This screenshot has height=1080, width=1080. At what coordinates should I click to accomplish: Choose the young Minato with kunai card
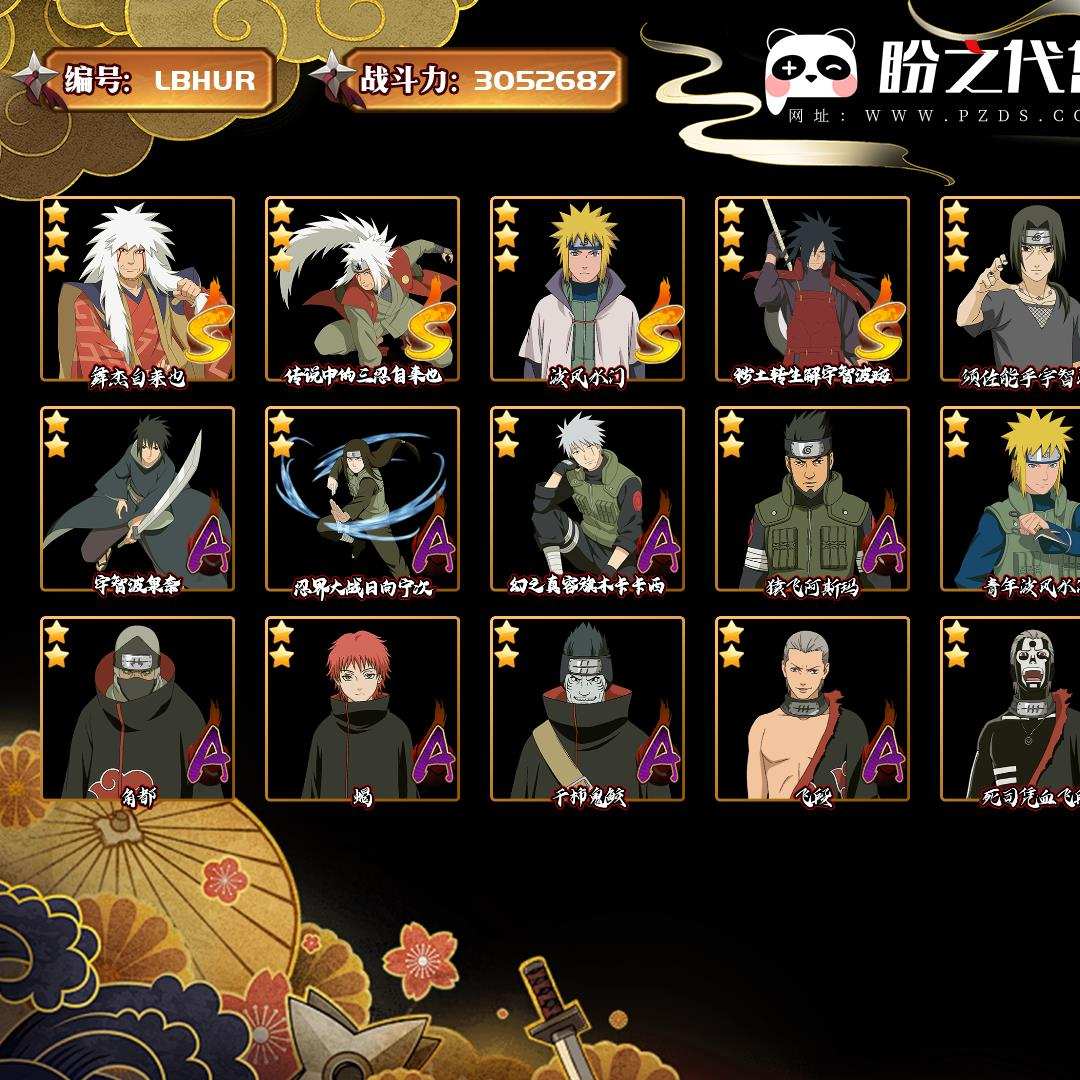click(1012, 499)
